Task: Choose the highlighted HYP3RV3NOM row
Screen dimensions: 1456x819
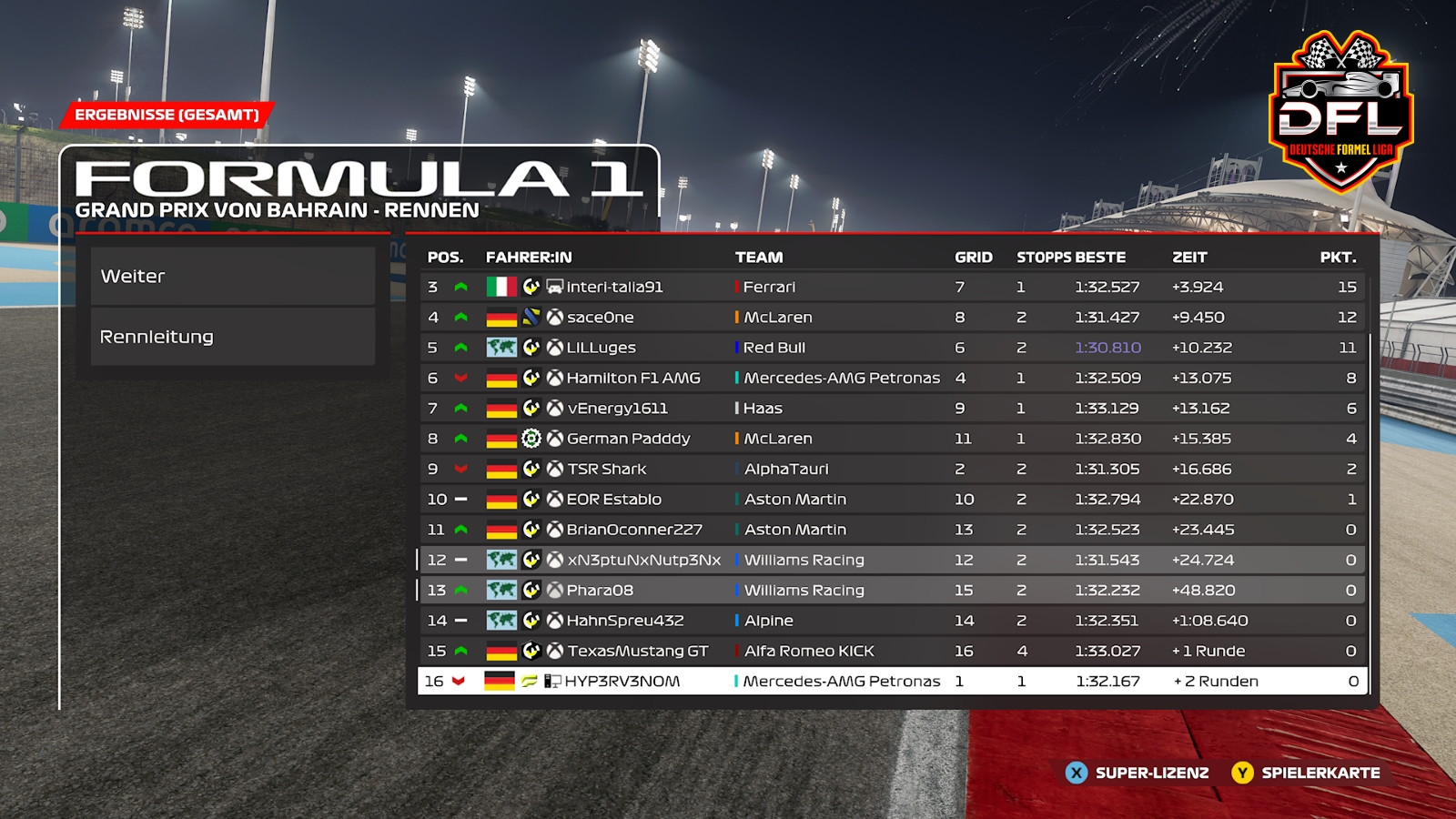Action: click(x=622, y=682)
